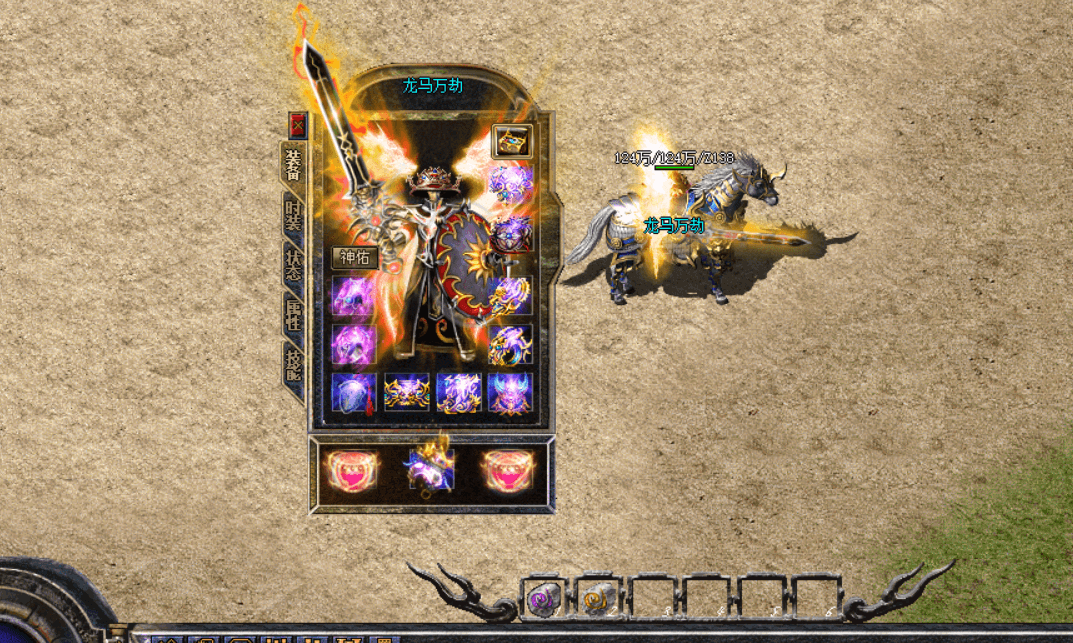Select the left pink-mouth equipment slot

tap(349, 470)
